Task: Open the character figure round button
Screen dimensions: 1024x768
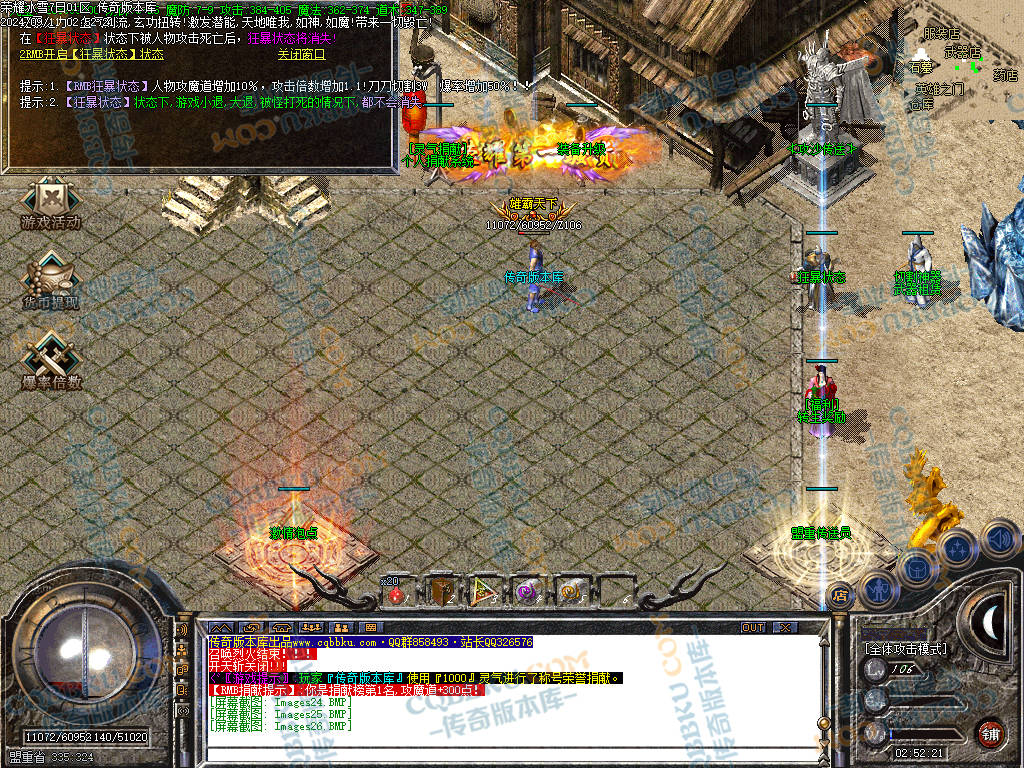Action: point(877,588)
